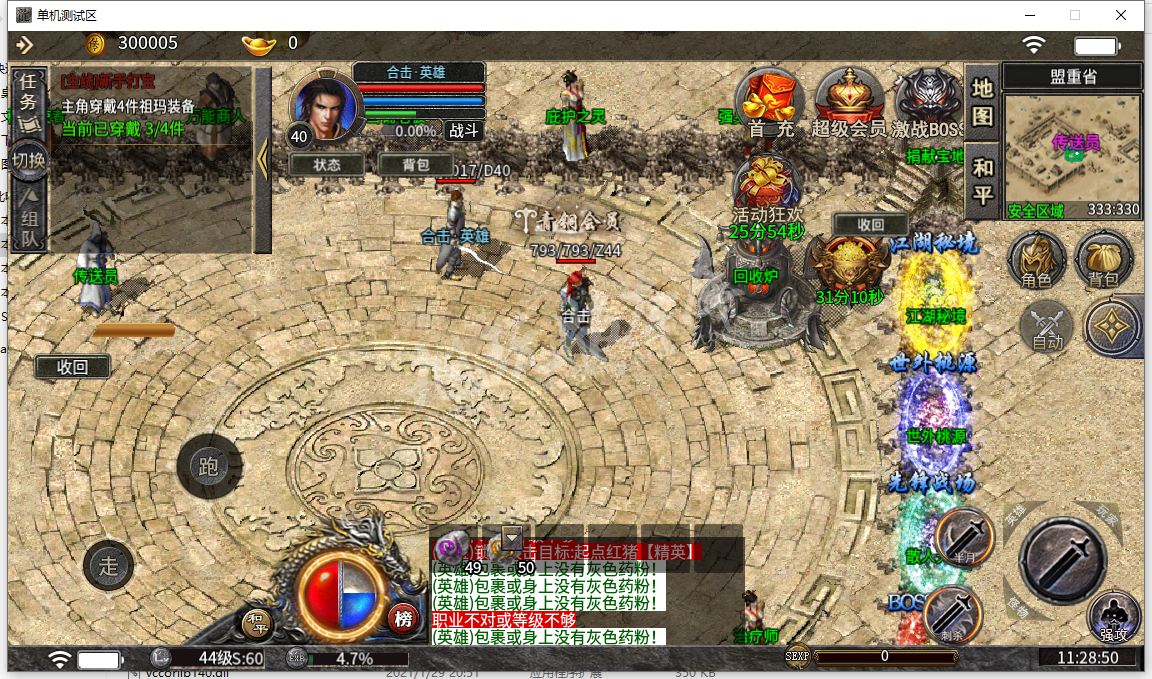Open the 任务 quest tab

pyautogui.click(x=30, y=92)
